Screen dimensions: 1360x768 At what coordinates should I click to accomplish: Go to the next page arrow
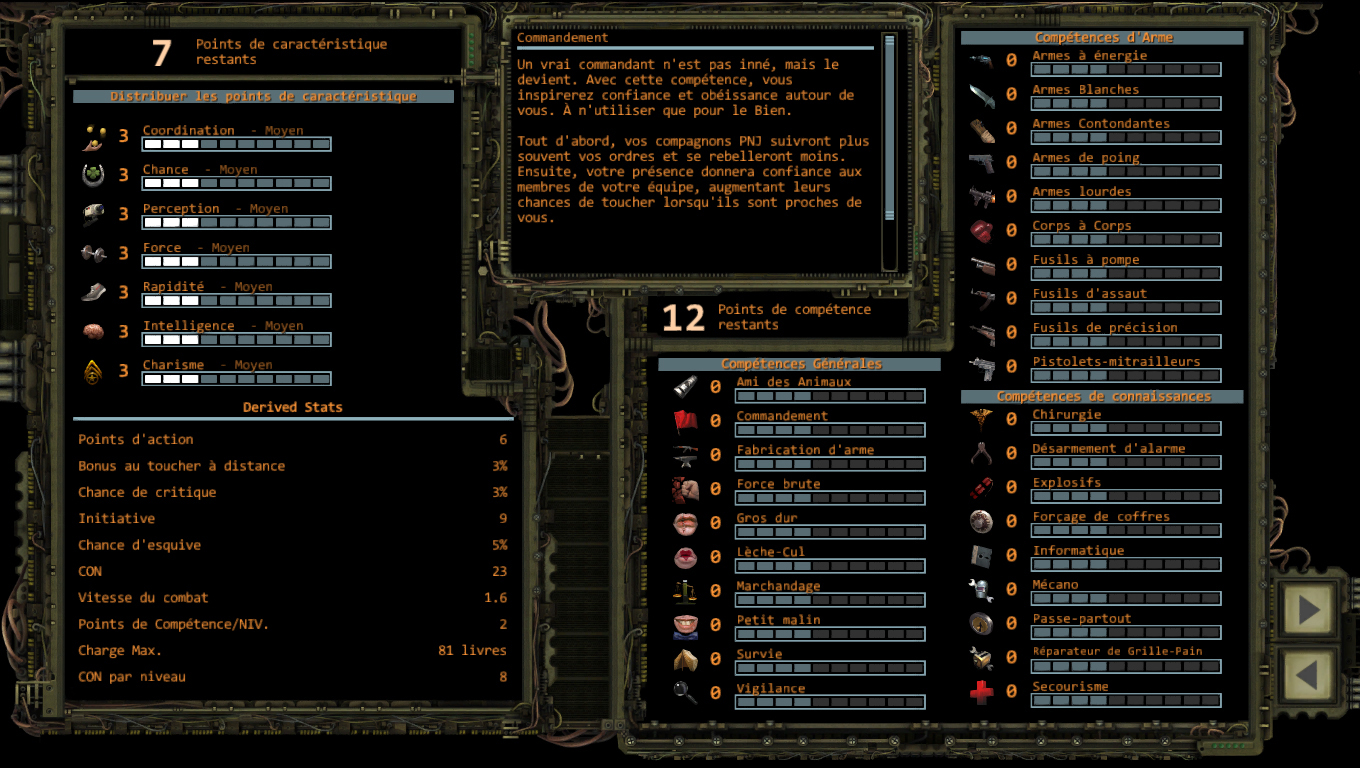1308,609
